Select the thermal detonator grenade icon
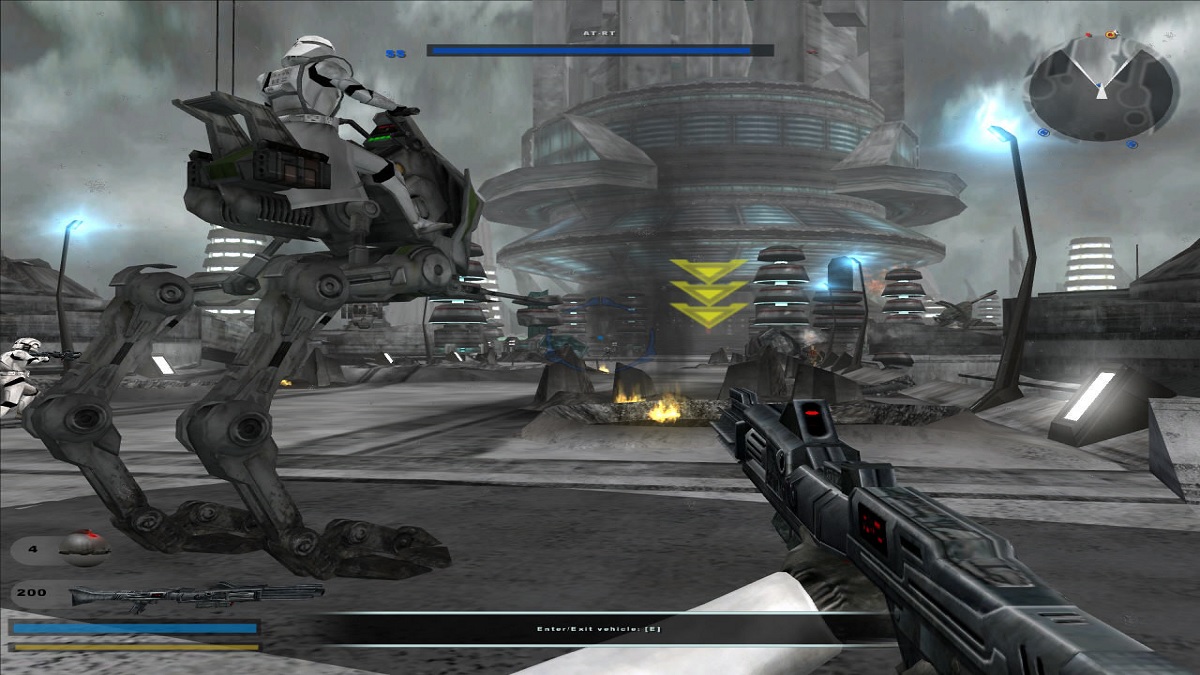The width and height of the screenshot is (1200, 675). (82, 546)
